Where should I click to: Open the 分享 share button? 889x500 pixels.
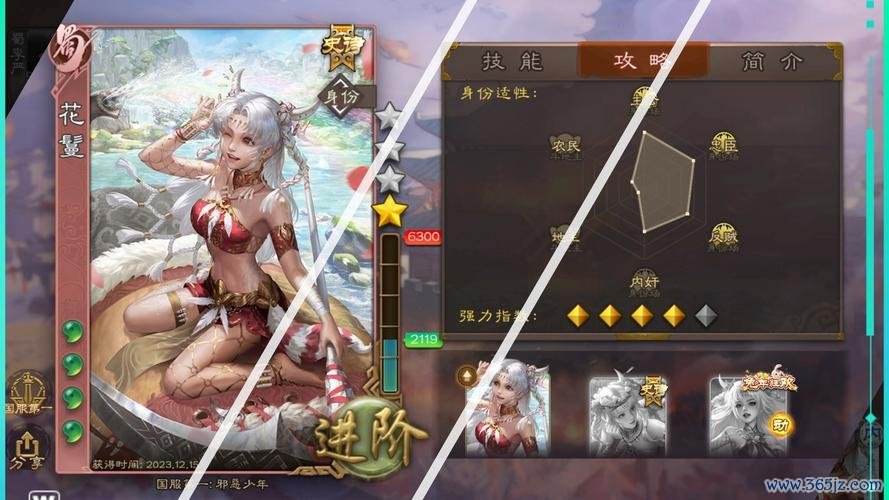[26, 451]
